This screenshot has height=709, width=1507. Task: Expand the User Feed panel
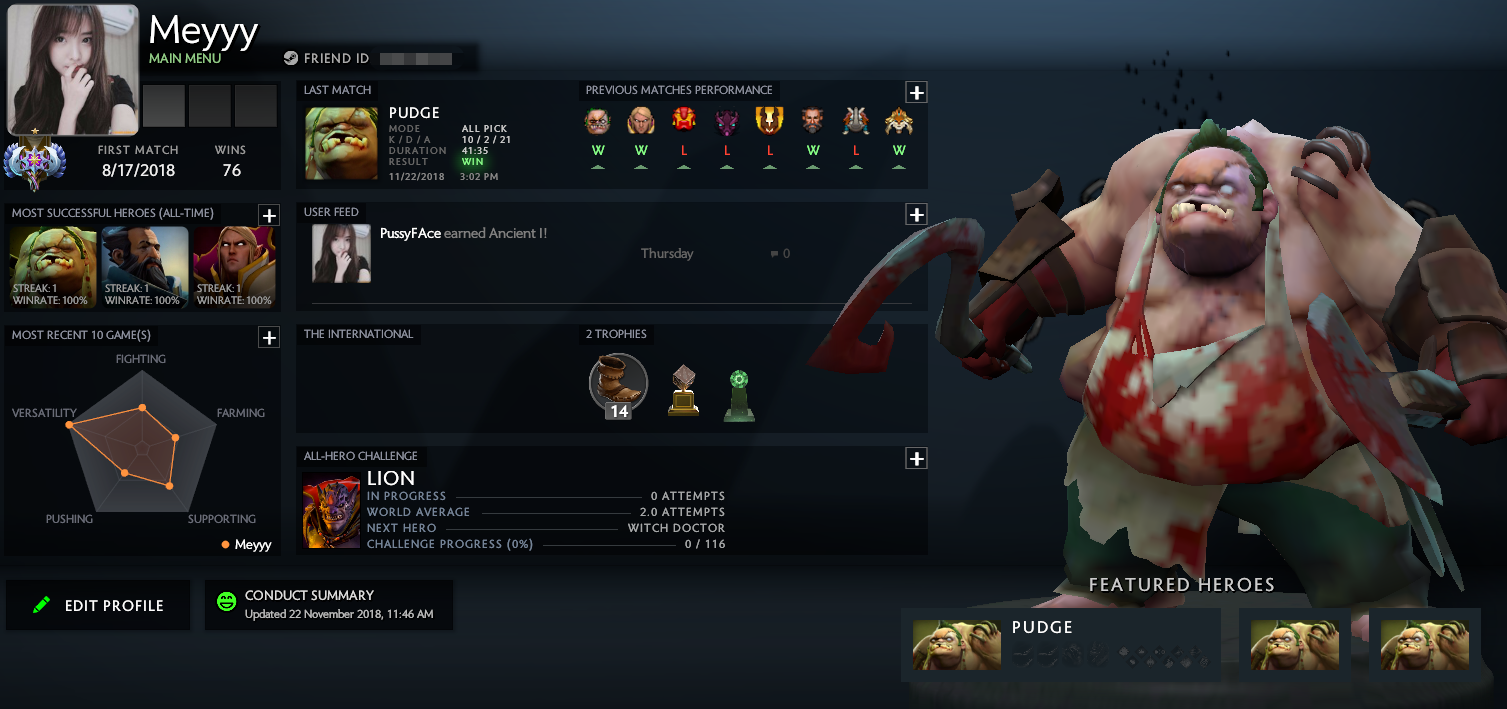[916, 215]
